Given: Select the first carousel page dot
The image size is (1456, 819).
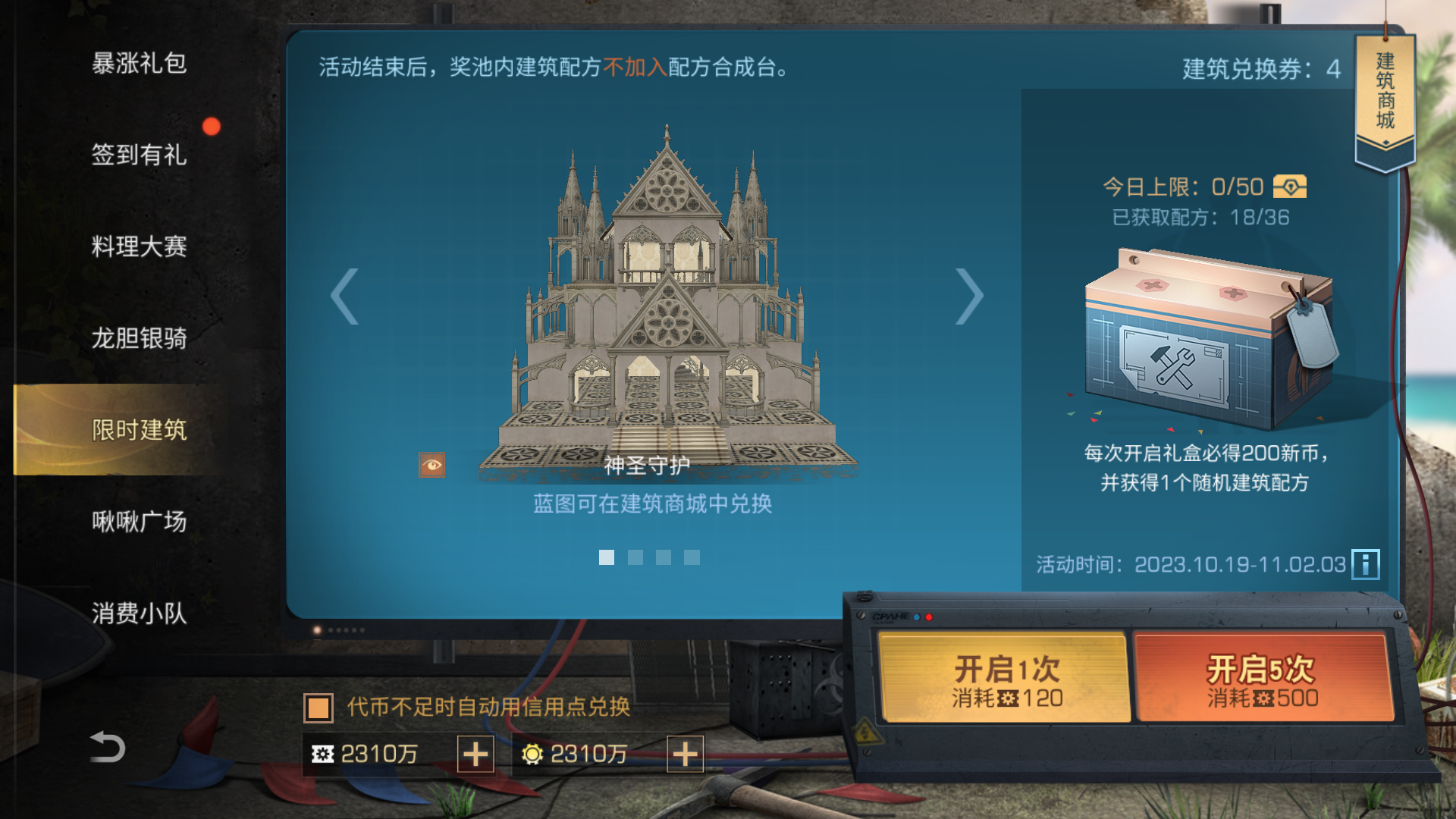Looking at the screenshot, I should coord(606,559).
